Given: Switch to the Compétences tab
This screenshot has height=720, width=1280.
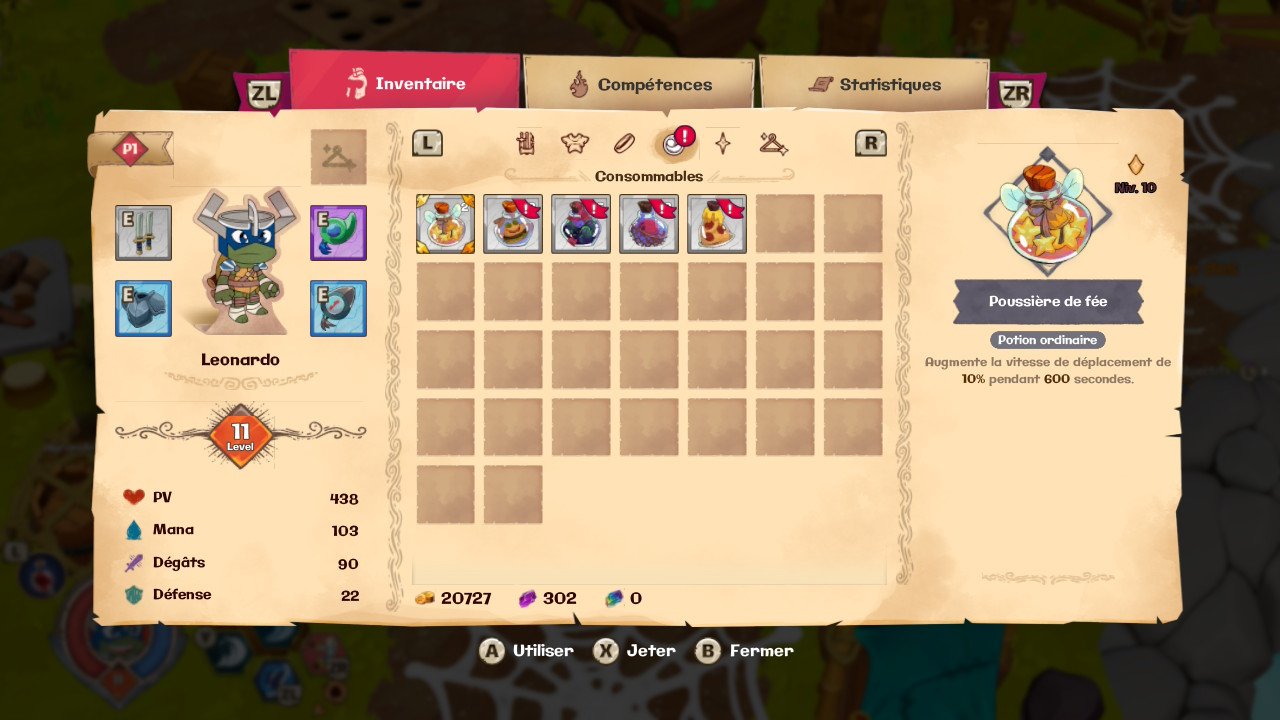Looking at the screenshot, I should 640,85.
